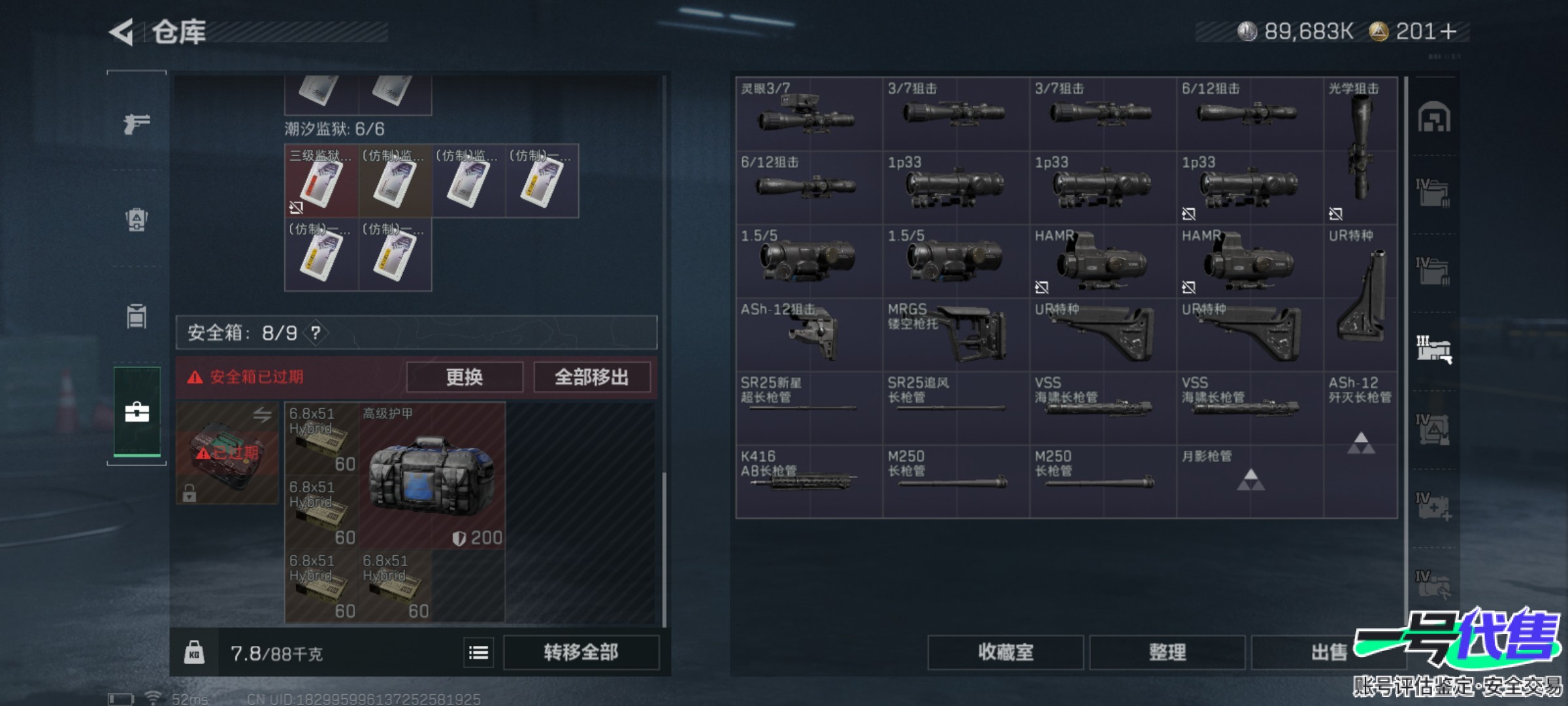Toggle the list view icon beside 转移全部
Viewport: 1568px width, 706px height.
click(478, 652)
